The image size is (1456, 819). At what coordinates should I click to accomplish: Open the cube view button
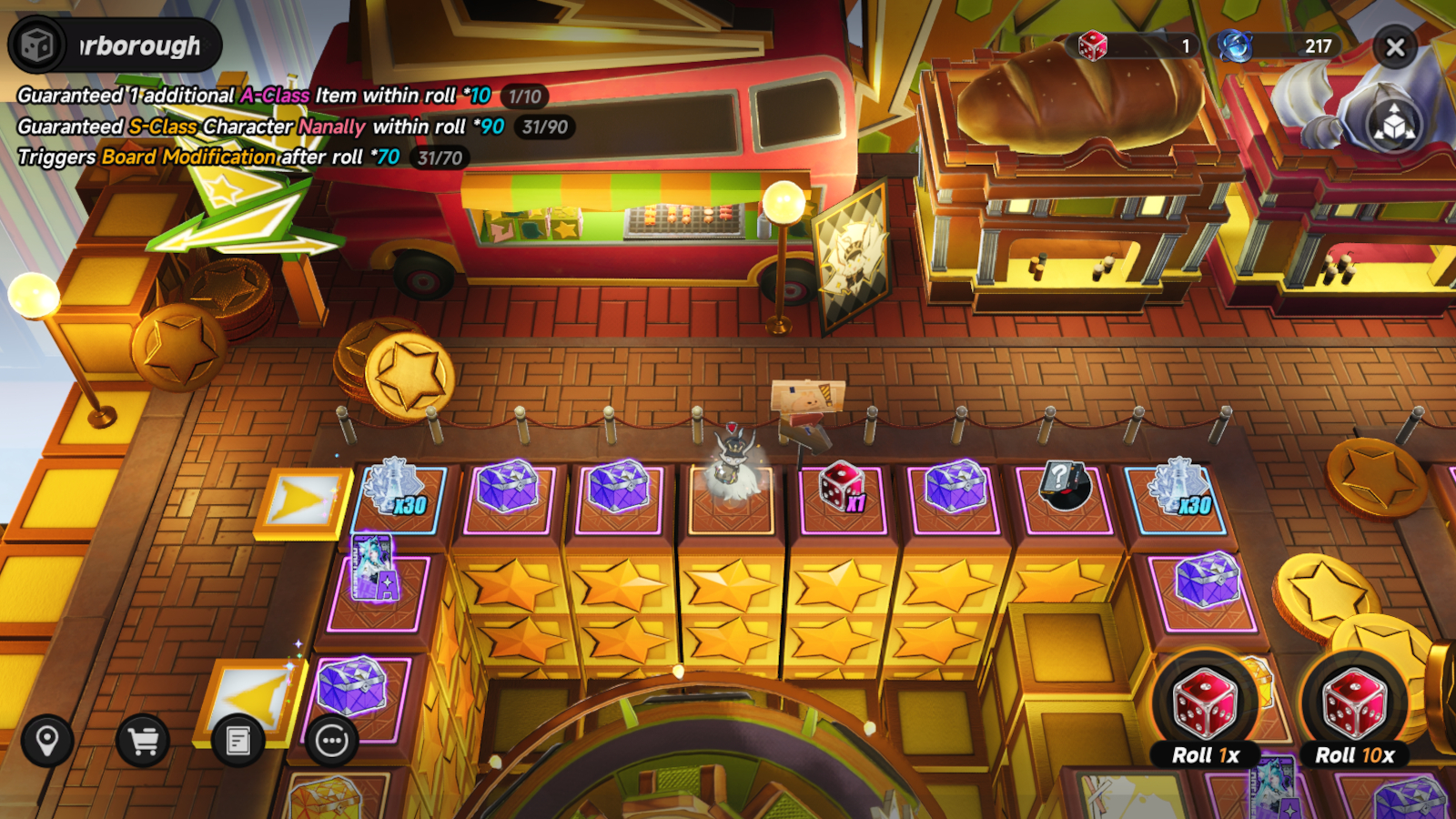[x=1394, y=125]
